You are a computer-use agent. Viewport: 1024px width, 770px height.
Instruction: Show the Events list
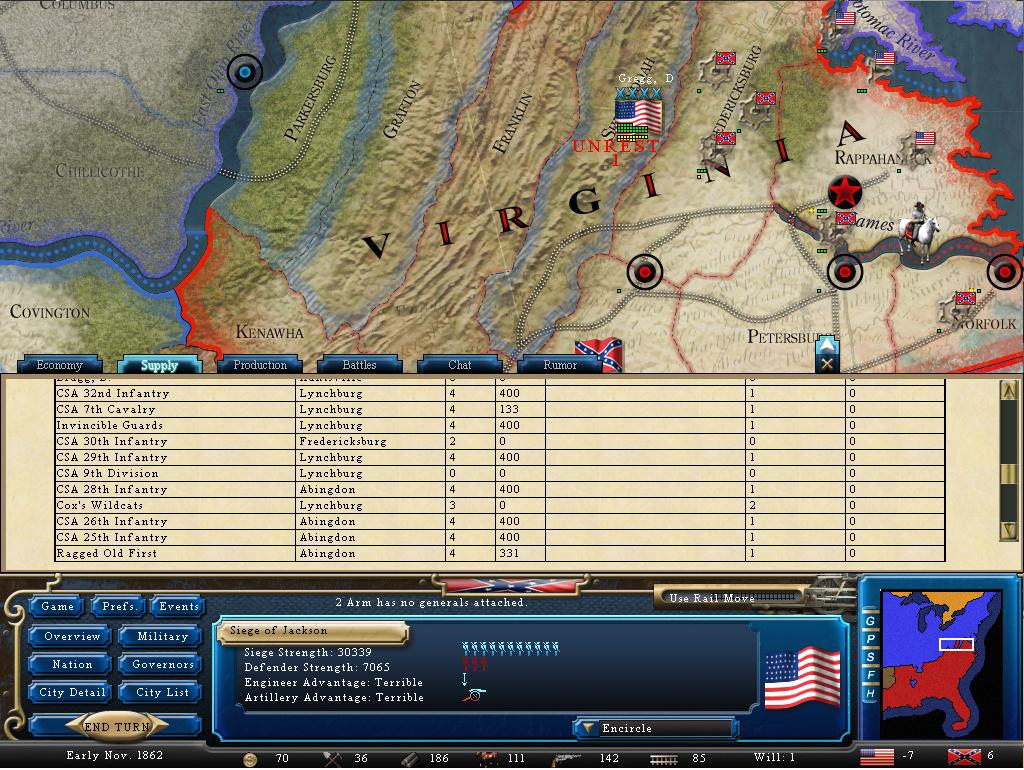click(179, 606)
